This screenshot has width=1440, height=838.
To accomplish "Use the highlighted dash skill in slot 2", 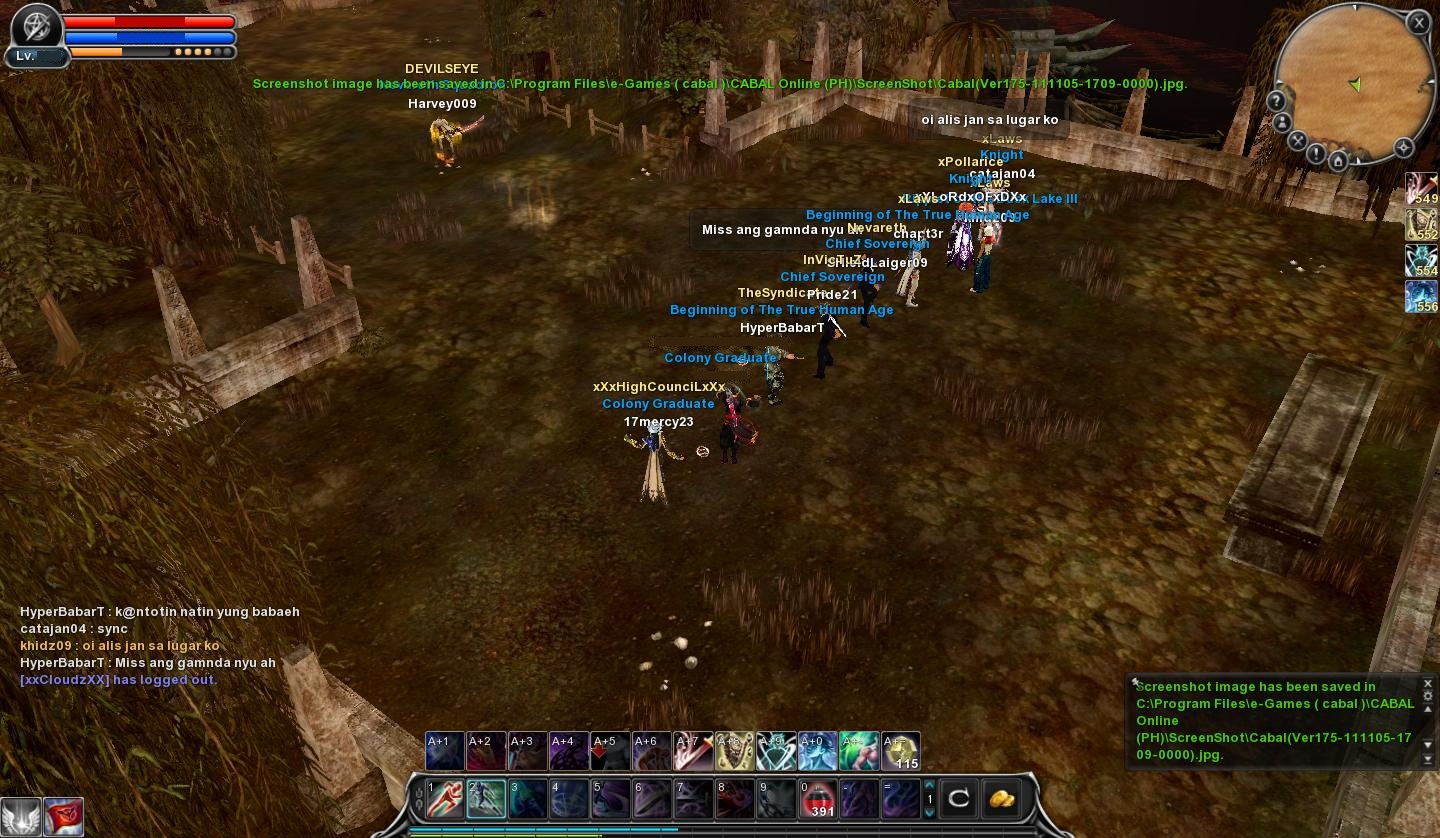I will point(486,799).
